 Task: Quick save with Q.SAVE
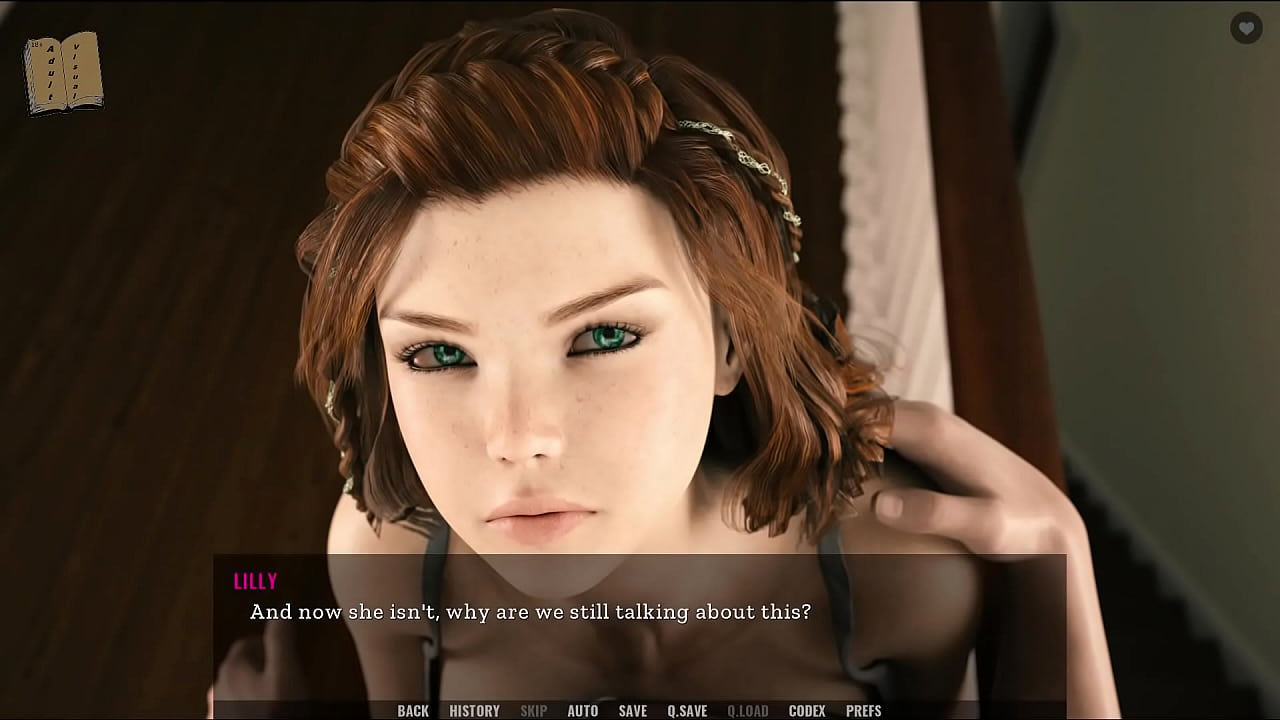tap(687, 711)
